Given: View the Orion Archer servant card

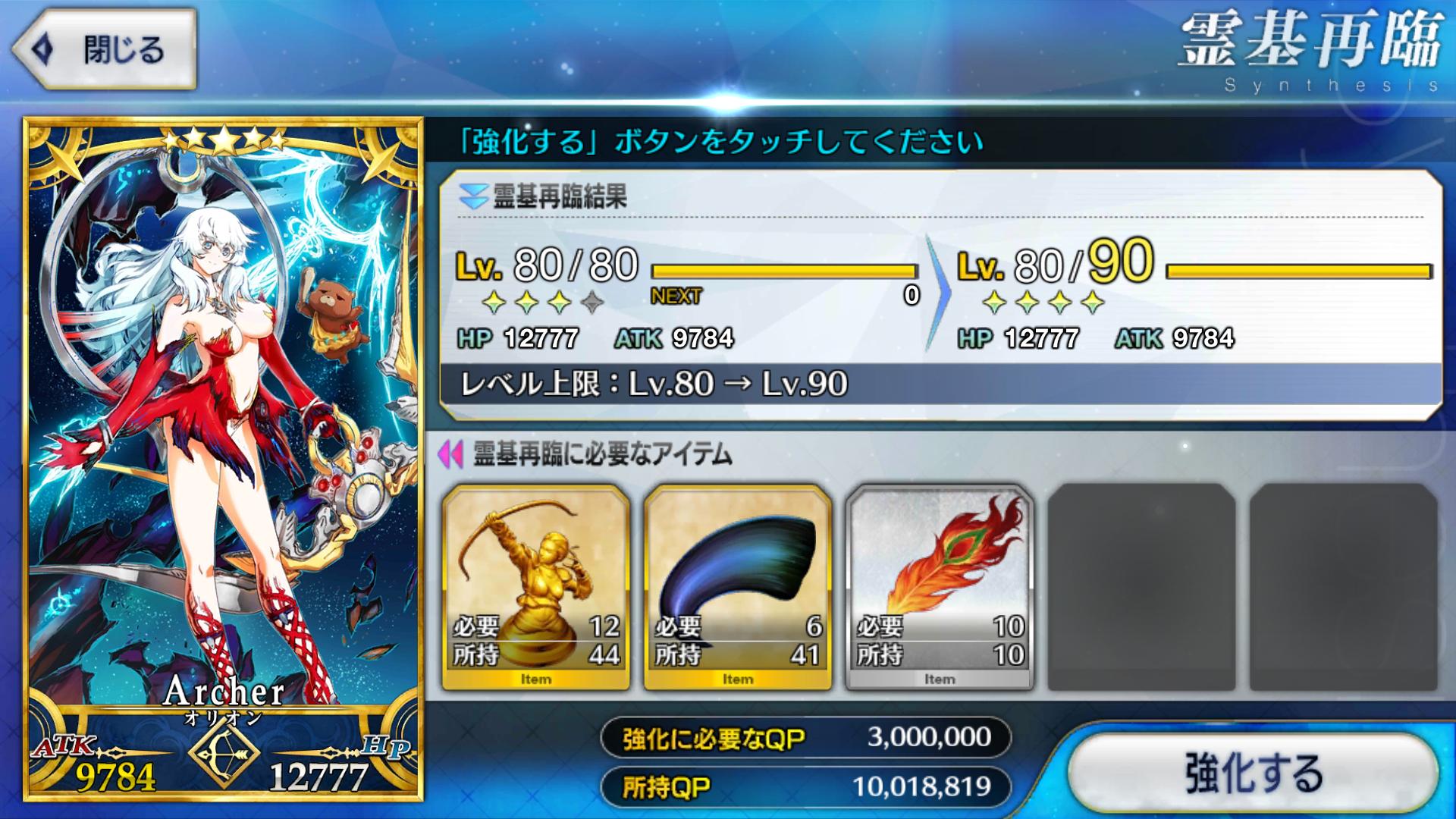Looking at the screenshot, I should (x=223, y=459).
